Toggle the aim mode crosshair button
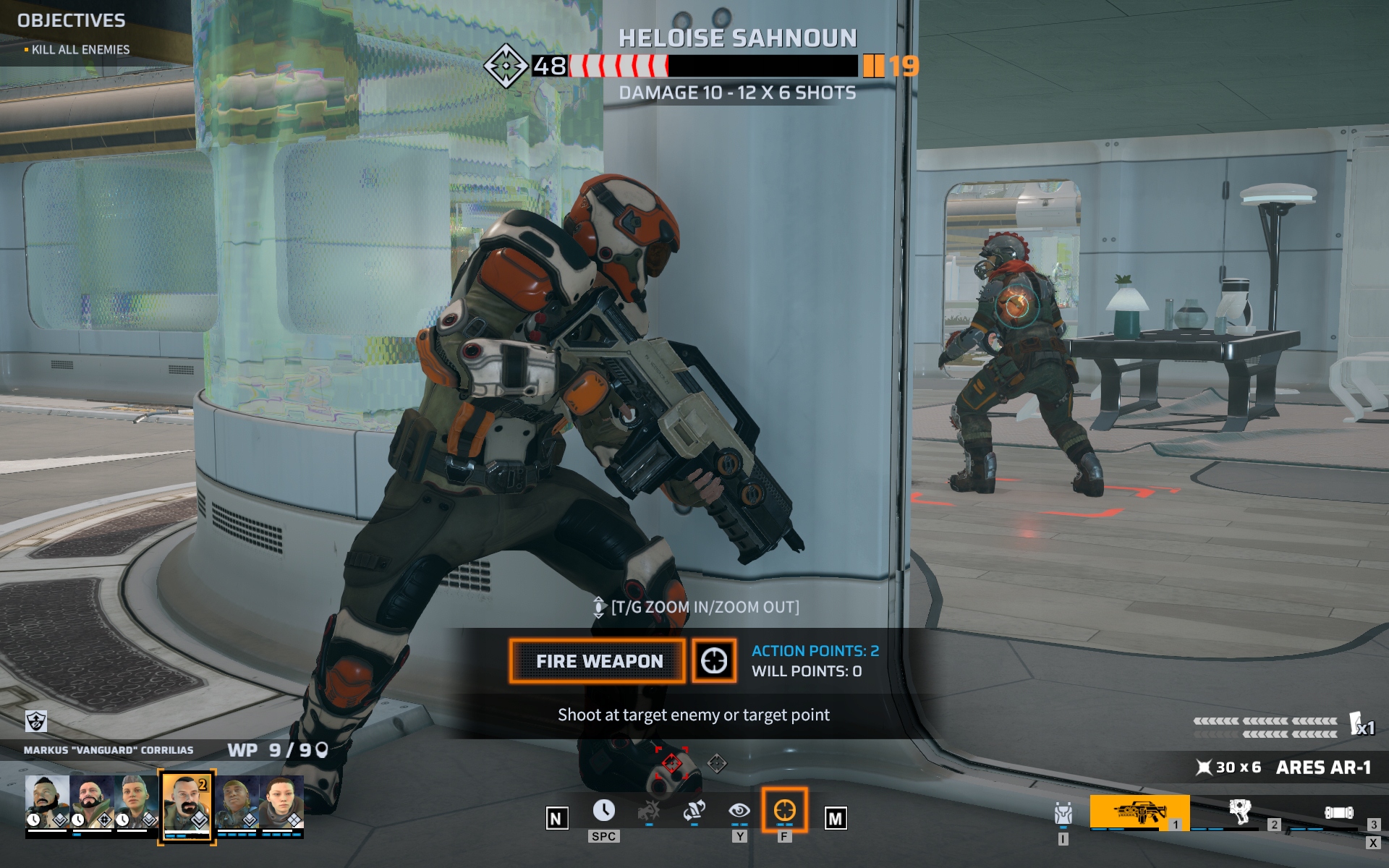This screenshot has height=868, width=1389. tap(714, 660)
